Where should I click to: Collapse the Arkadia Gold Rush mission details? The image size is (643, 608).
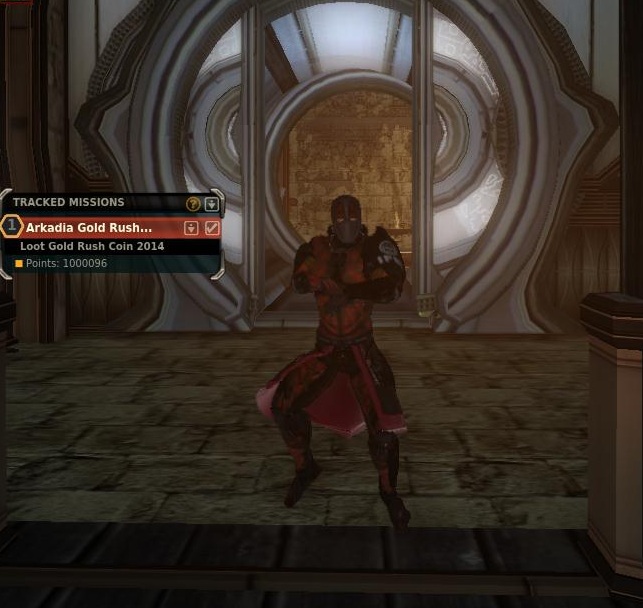tap(192, 228)
